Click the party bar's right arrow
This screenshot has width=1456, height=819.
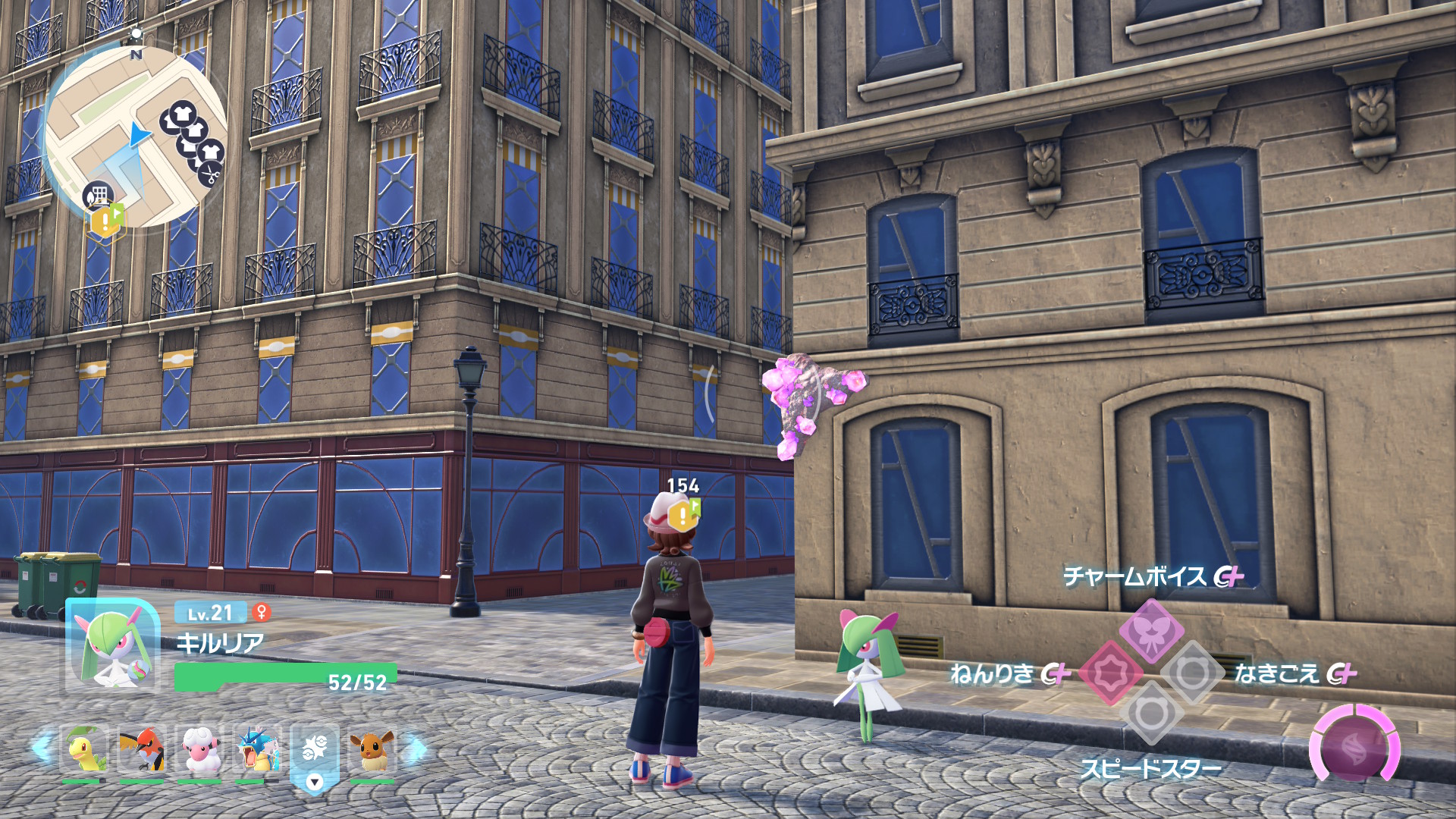pyautogui.click(x=416, y=749)
